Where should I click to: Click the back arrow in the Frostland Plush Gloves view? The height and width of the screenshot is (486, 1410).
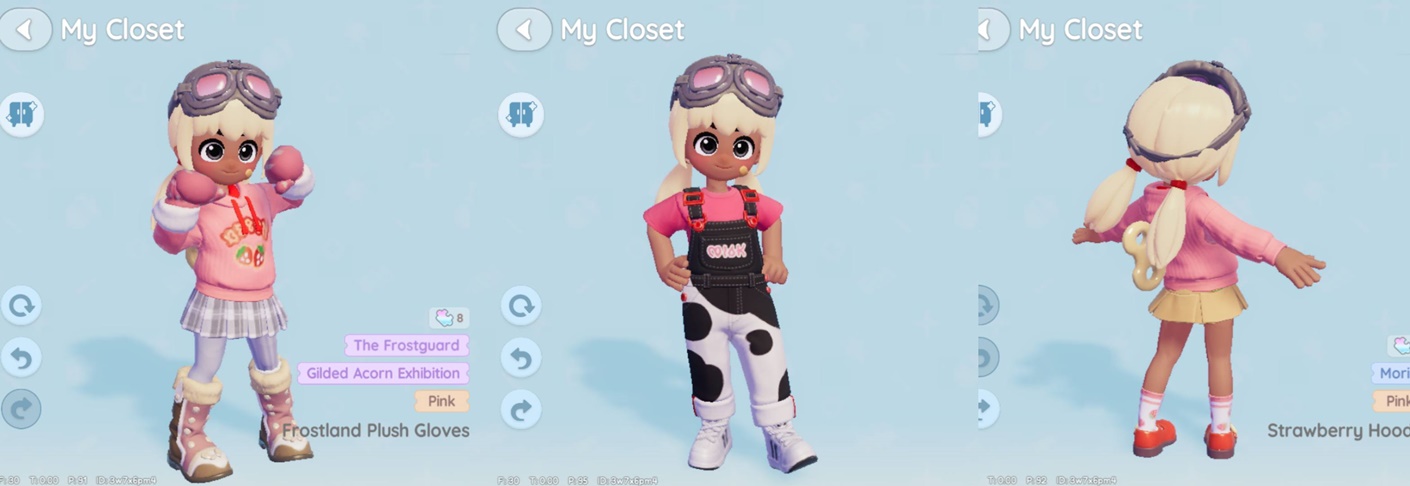click(25, 30)
